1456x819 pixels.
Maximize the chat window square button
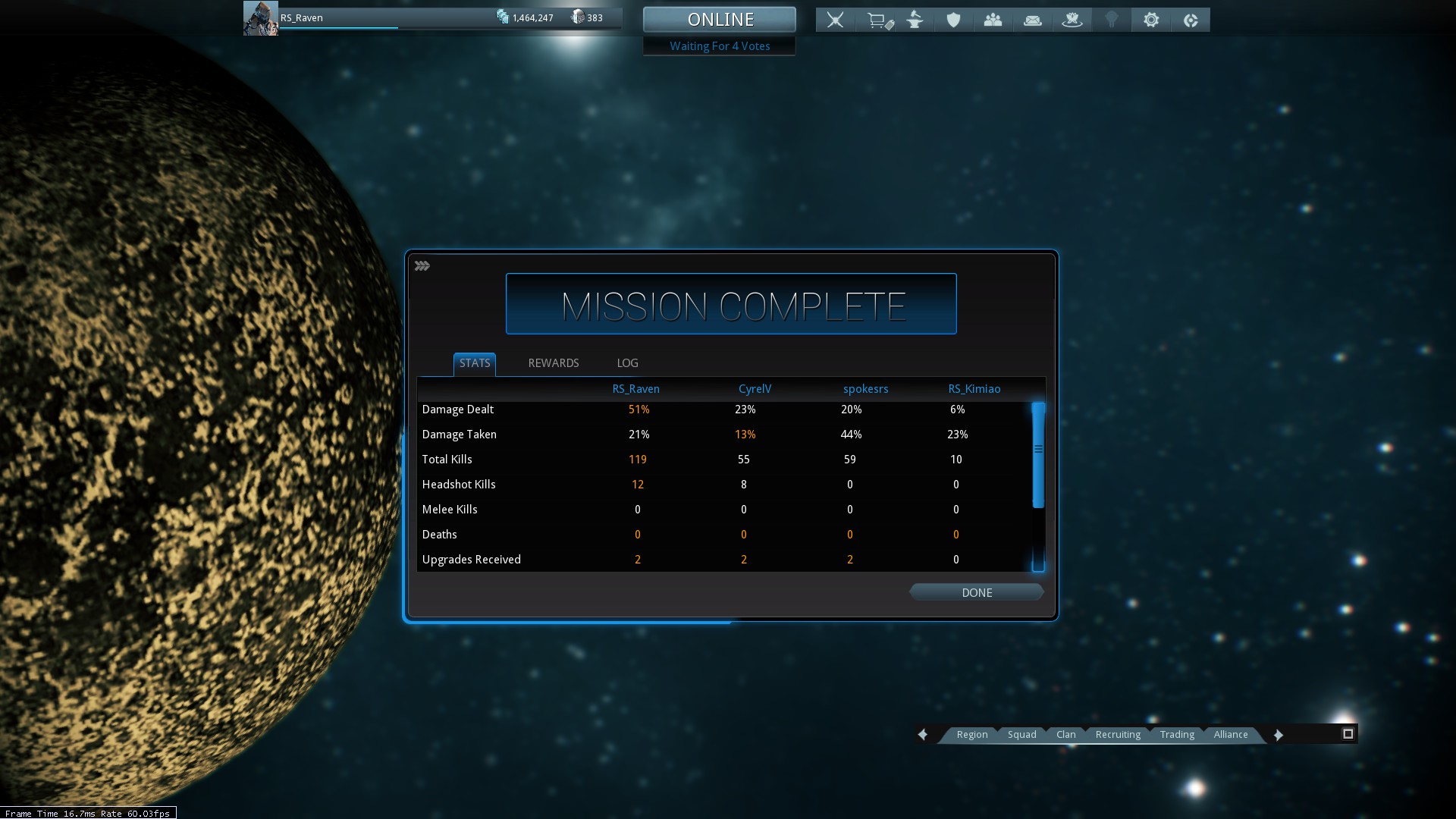tap(1348, 734)
